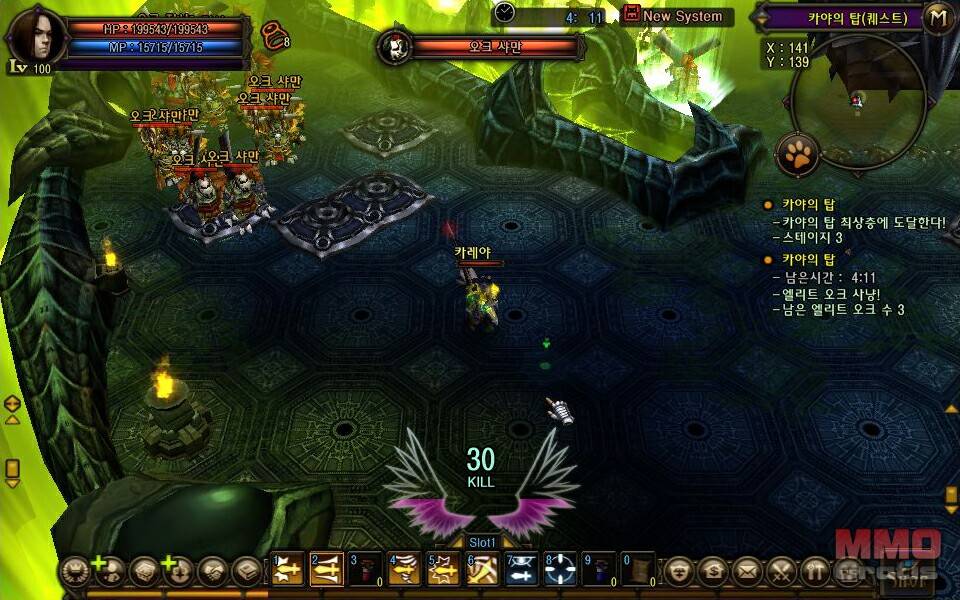This screenshot has height=600, width=960.
Task: Activate the skill in hotbar slot 5
Action: point(443,568)
